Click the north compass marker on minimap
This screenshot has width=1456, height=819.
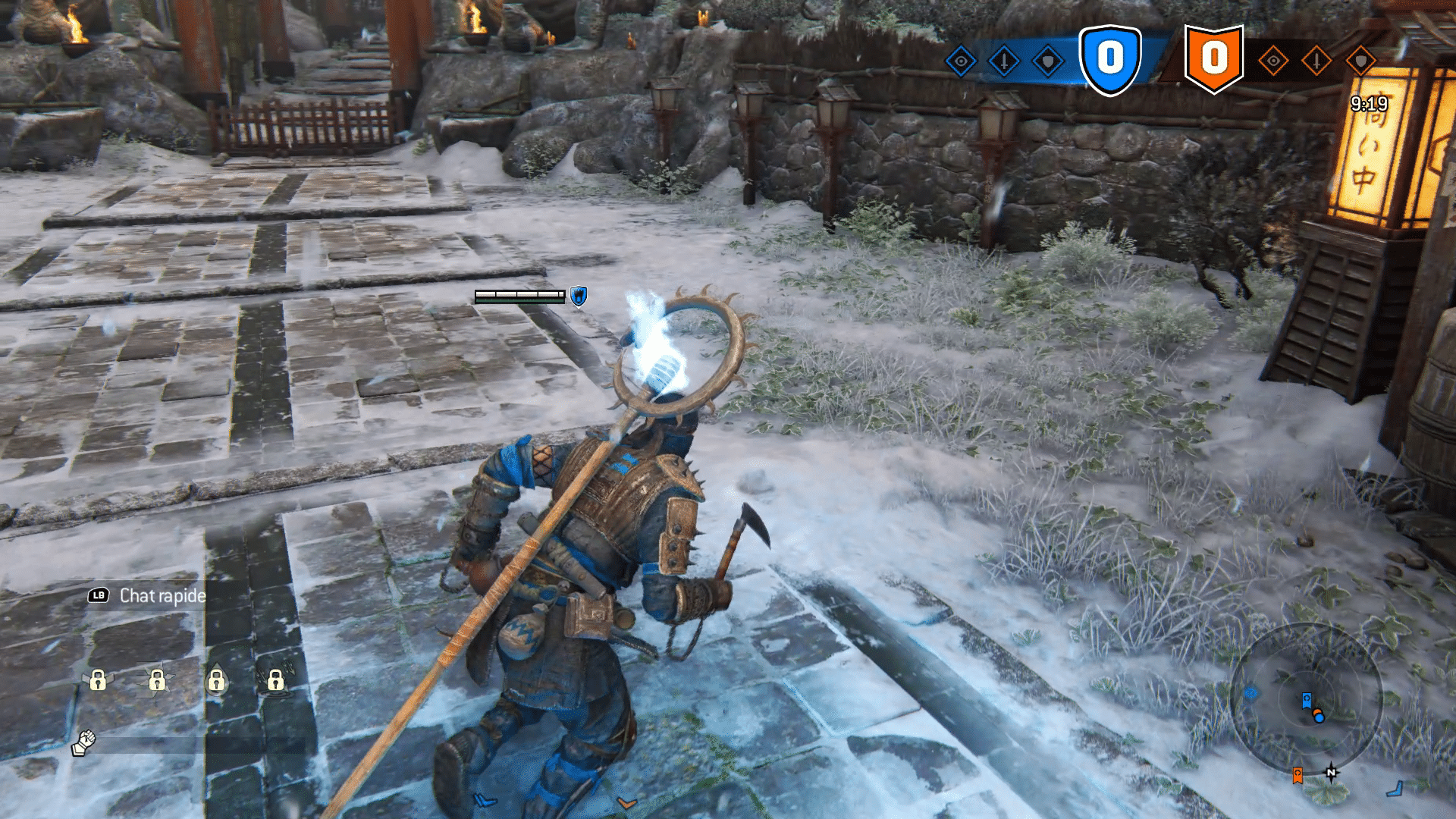click(1331, 773)
